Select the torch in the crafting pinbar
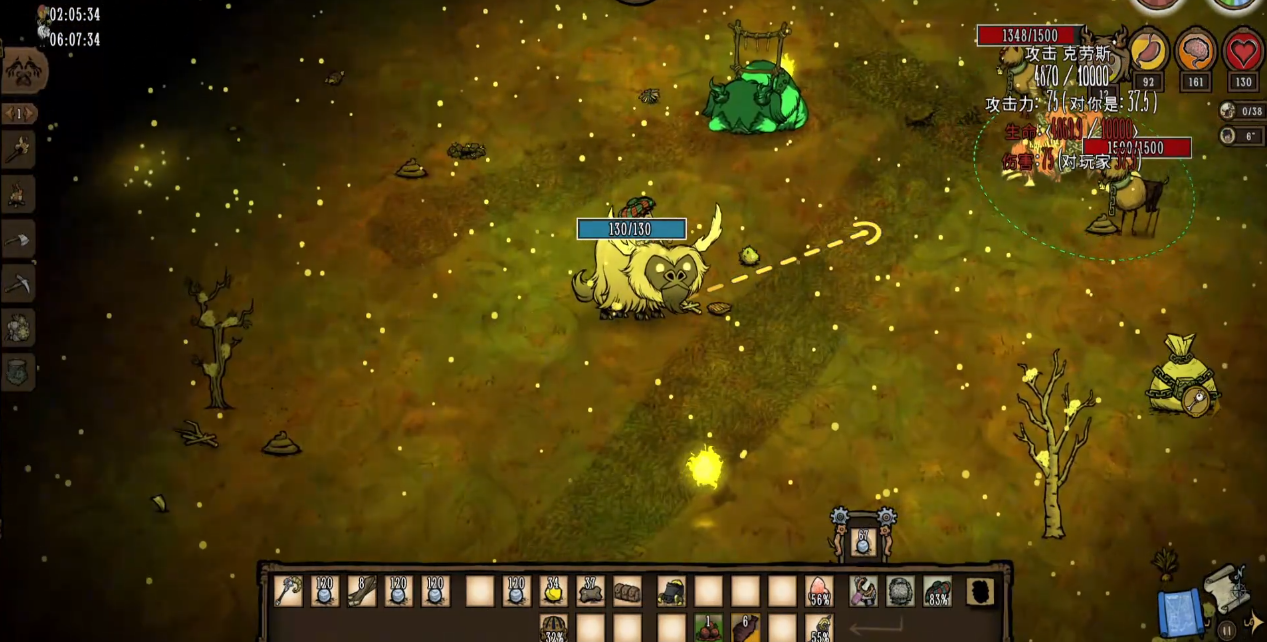1267x642 pixels. (19, 150)
